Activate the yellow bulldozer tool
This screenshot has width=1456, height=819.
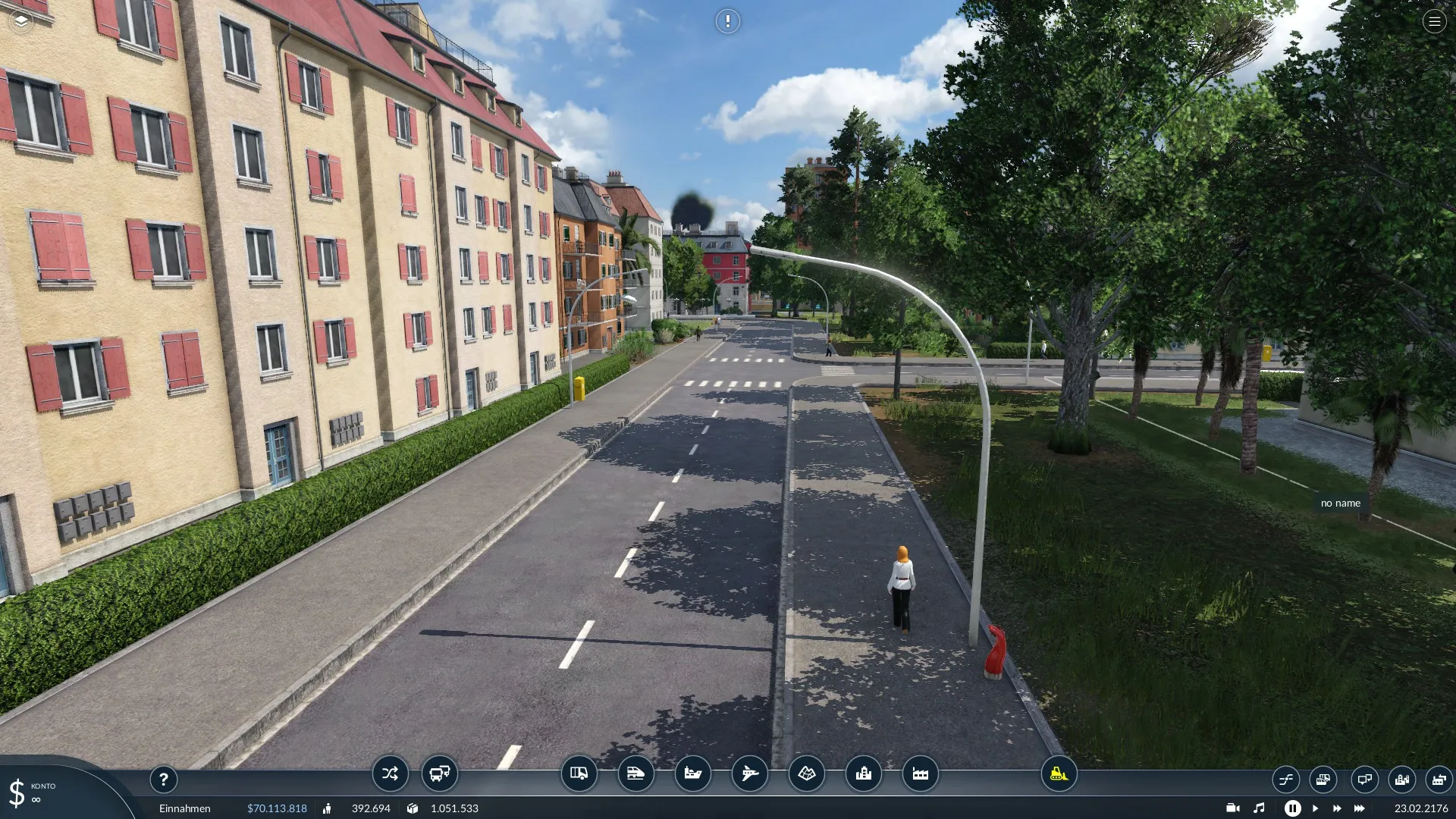tap(1059, 773)
